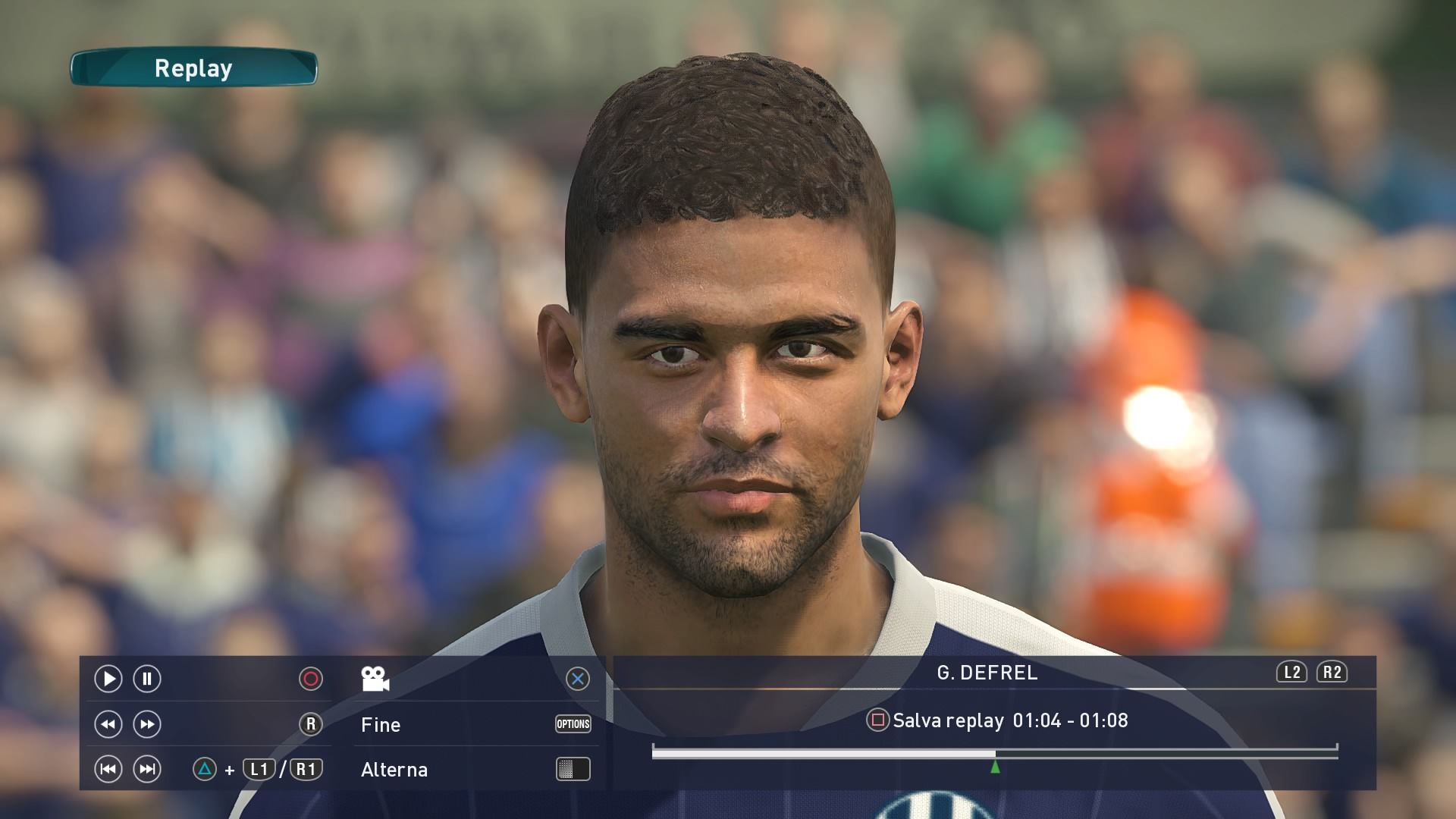
Task: Select the Alterna menu entry
Action: click(x=394, y=770)
